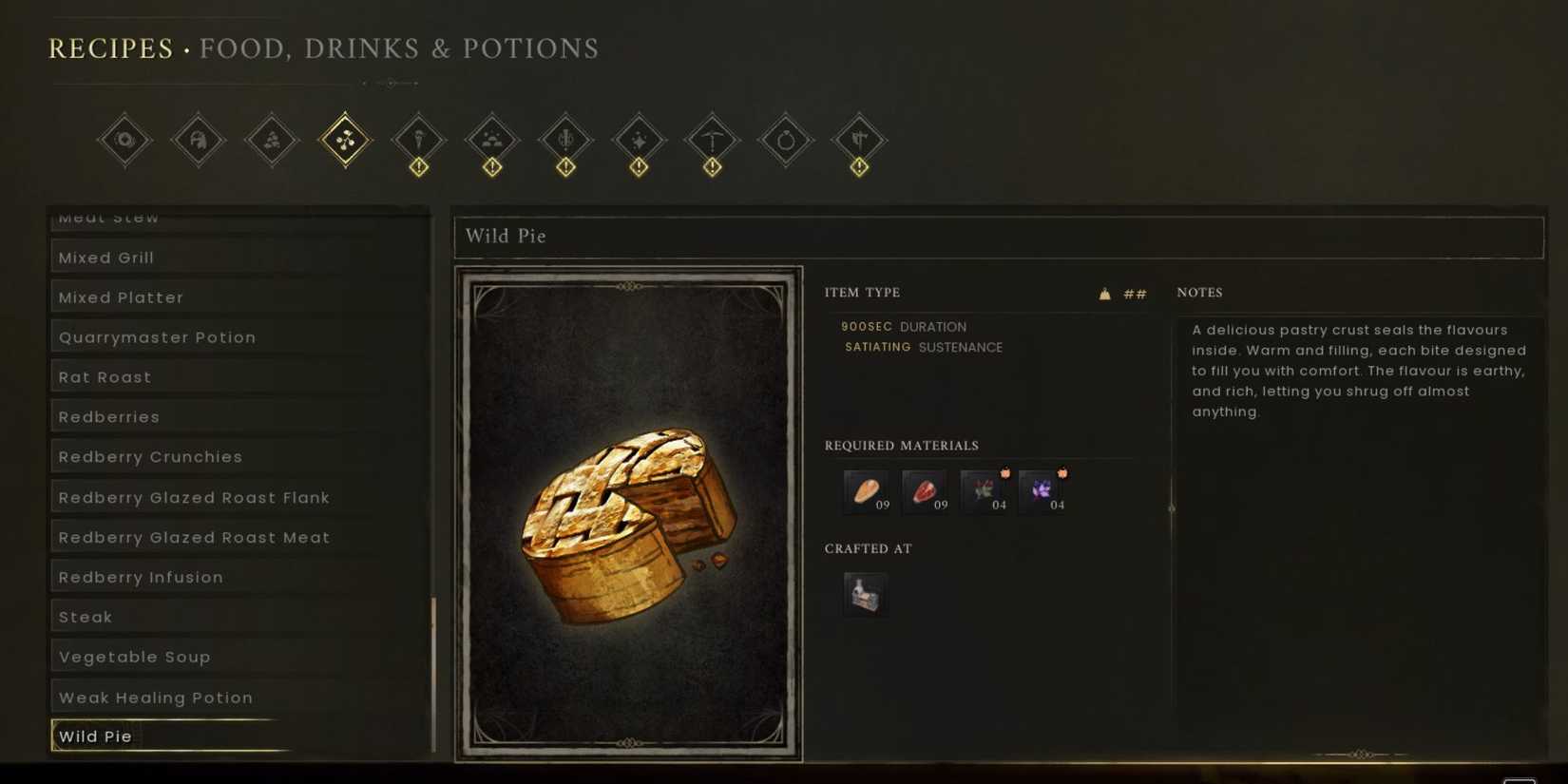The height and width of the screenshot is (784, 1568).
Task: Select the raw poultry required material
Action: (x=866, y=489)
